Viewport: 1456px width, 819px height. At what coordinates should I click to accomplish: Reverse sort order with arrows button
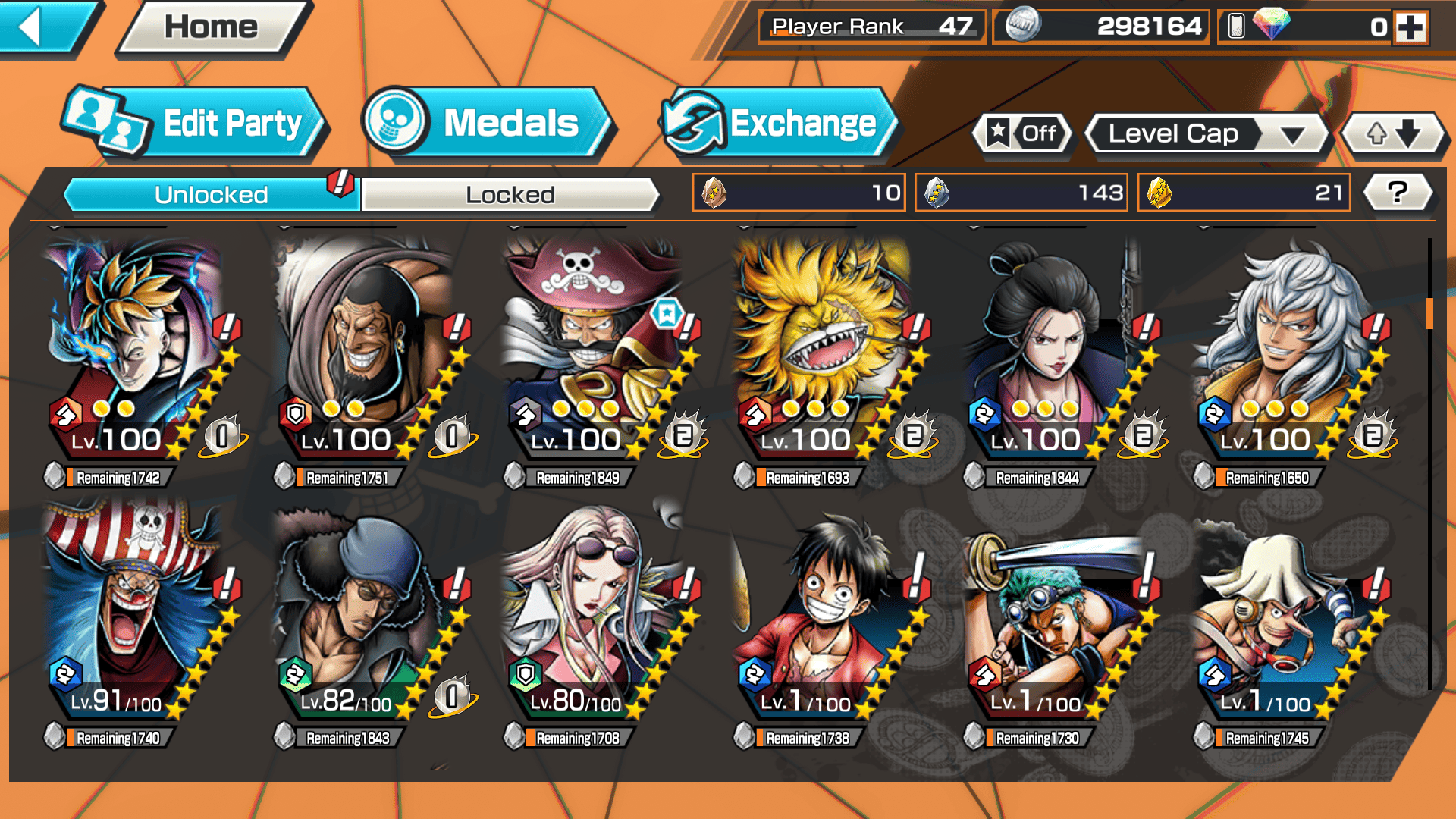click(1394, 134)
